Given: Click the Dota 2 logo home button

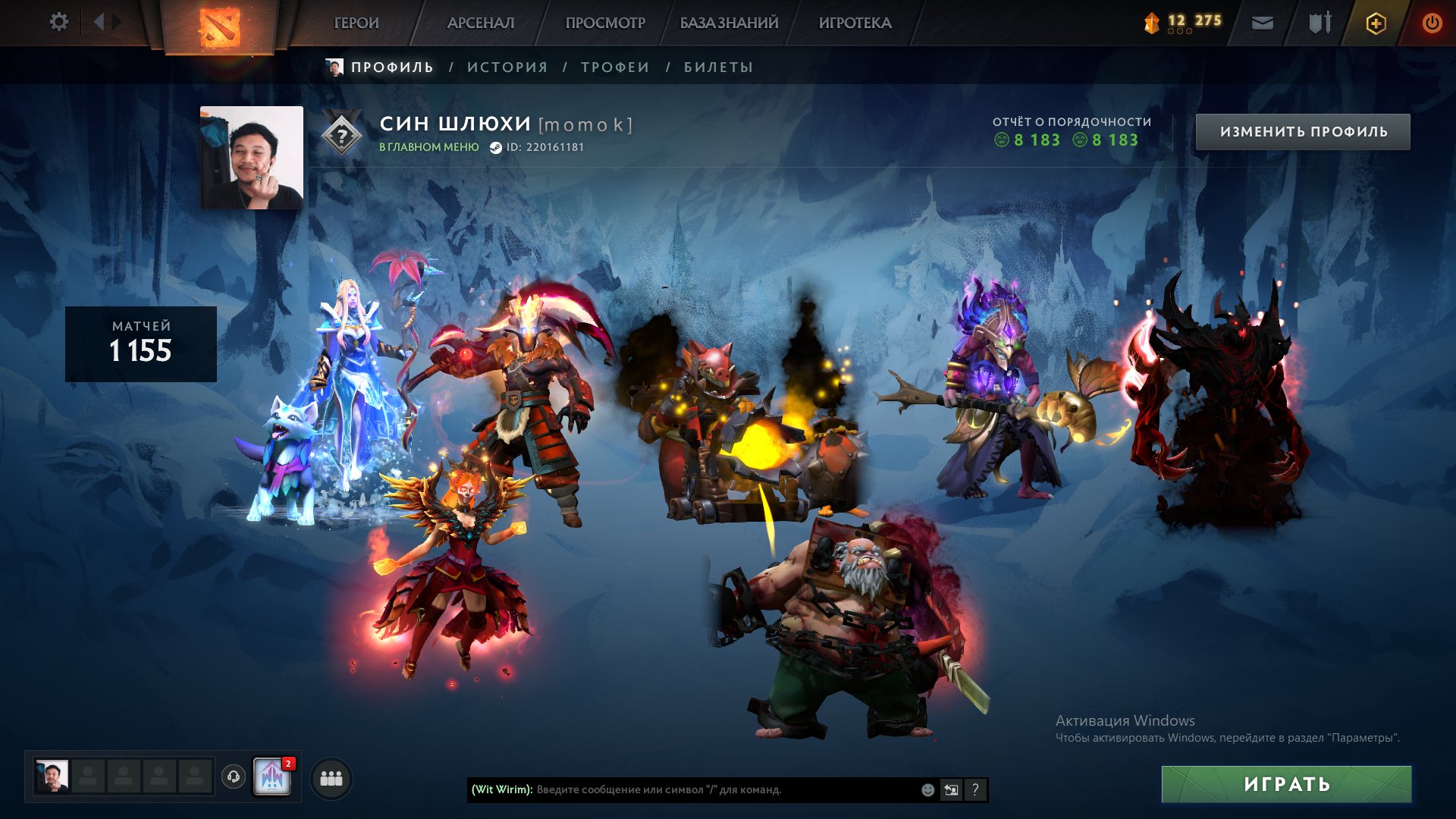Looking at the screenshot, I should (219, 27).
